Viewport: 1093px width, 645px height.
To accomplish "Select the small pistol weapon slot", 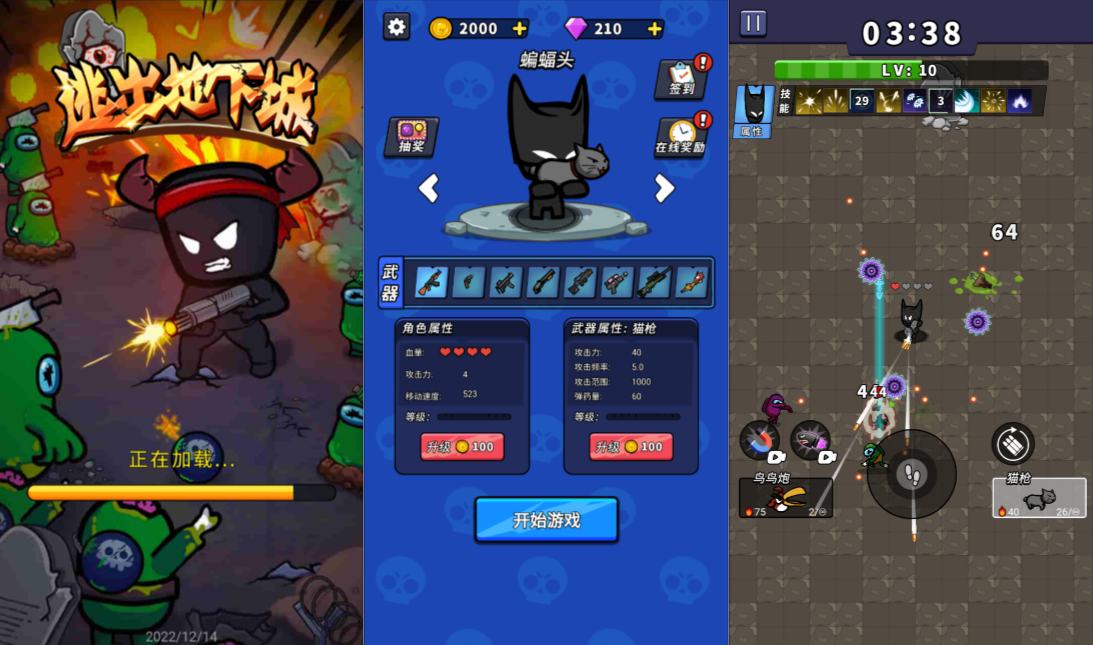I will pyautogui.click(x=468, y=282).
